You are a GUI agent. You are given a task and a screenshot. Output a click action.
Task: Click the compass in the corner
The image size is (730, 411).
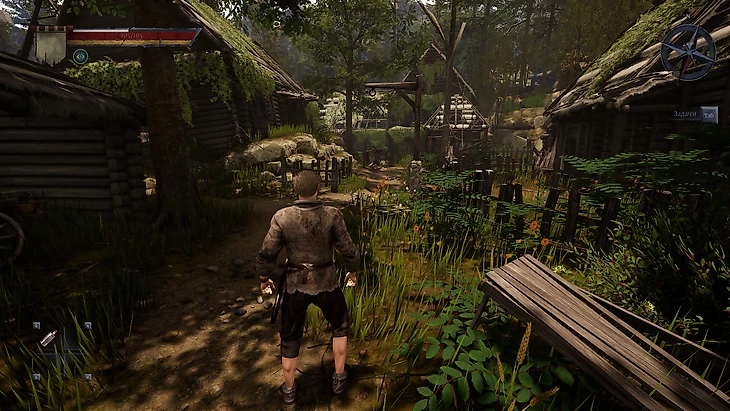[688, 53]
